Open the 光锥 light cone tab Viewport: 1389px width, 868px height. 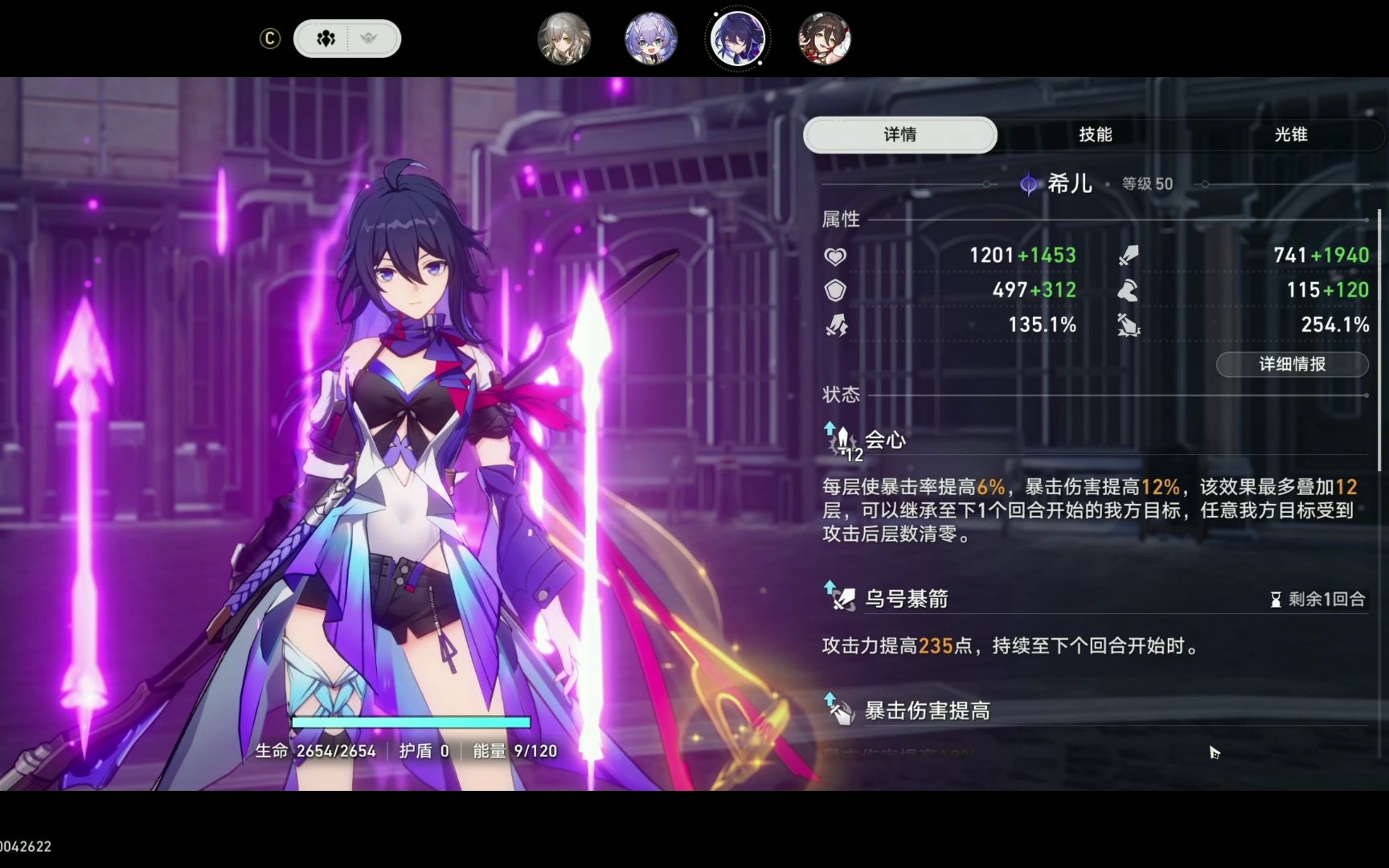point(1290,135)
